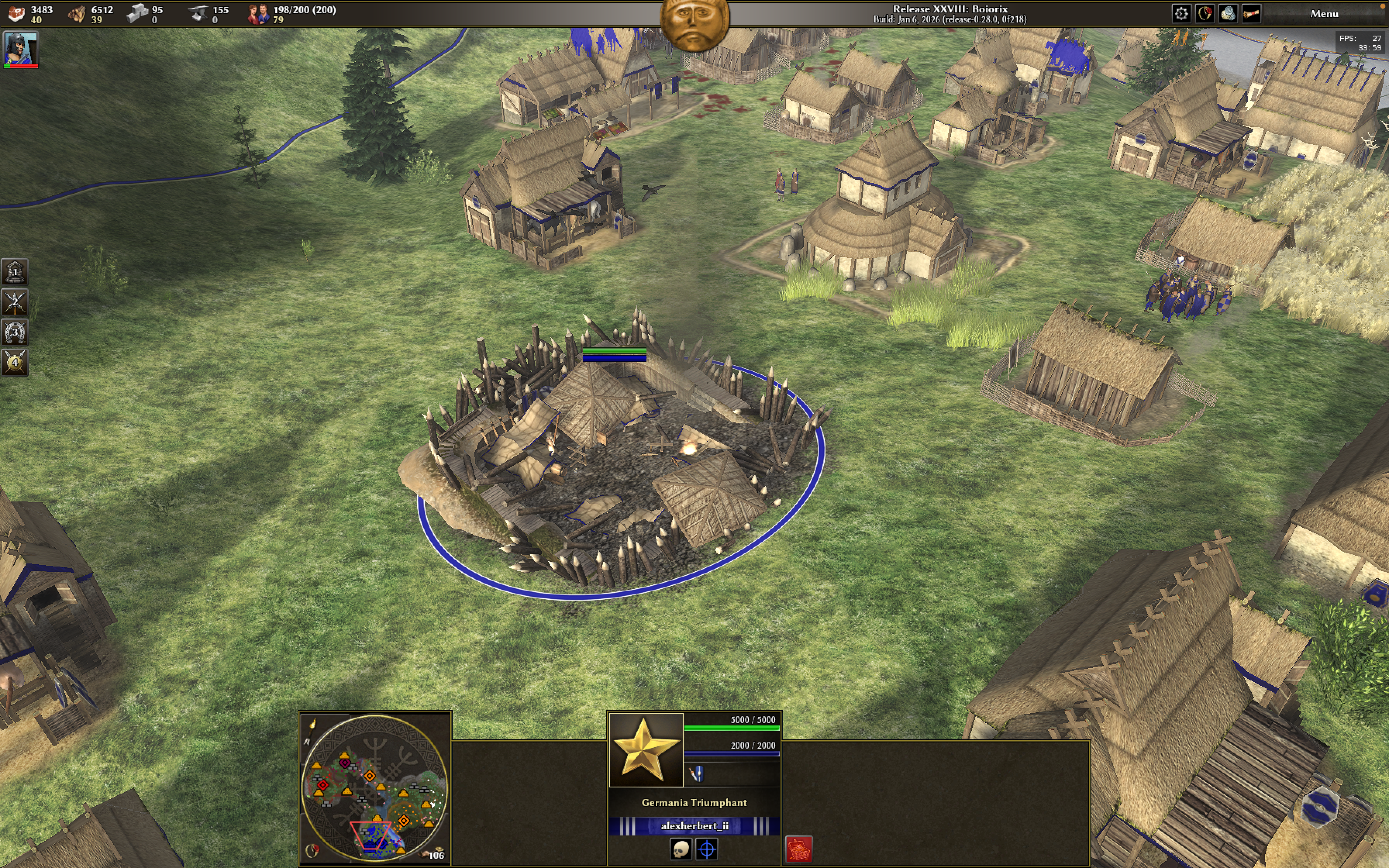Toggle the diplomacy colors ring on the minimap

[x=312, y=850]
